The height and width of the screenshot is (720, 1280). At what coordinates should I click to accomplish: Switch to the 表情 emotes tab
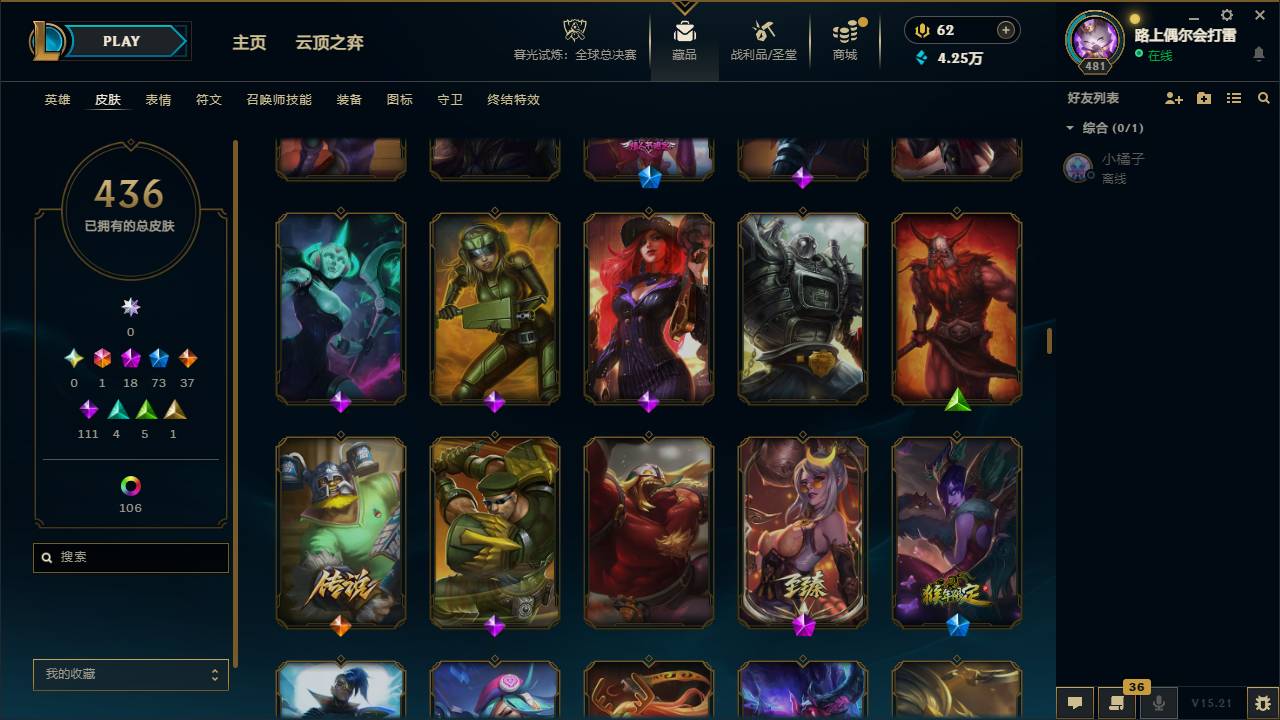(x=158, y=100)
